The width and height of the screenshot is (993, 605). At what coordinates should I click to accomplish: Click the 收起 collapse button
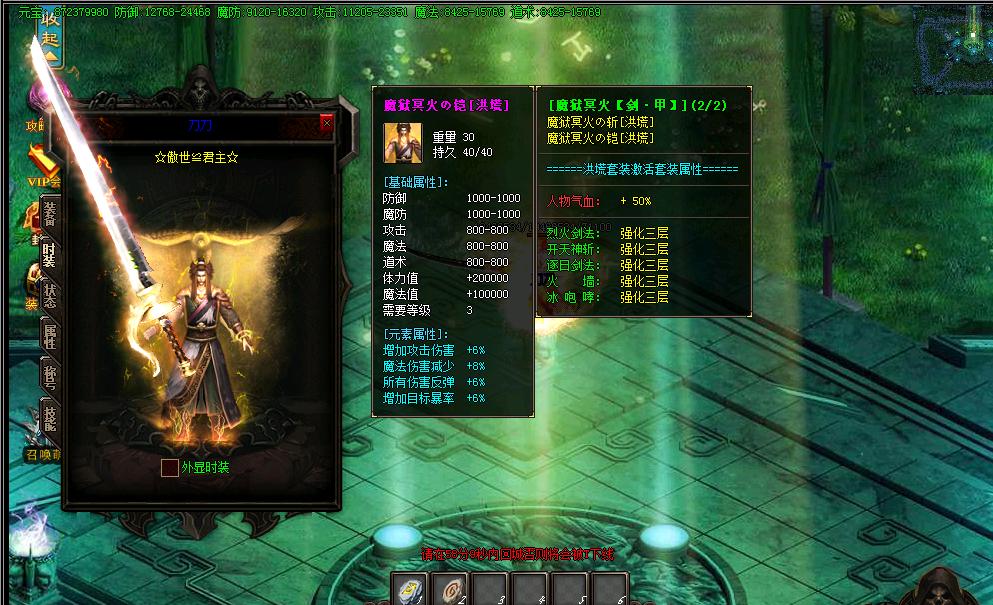tap(50, 42)
